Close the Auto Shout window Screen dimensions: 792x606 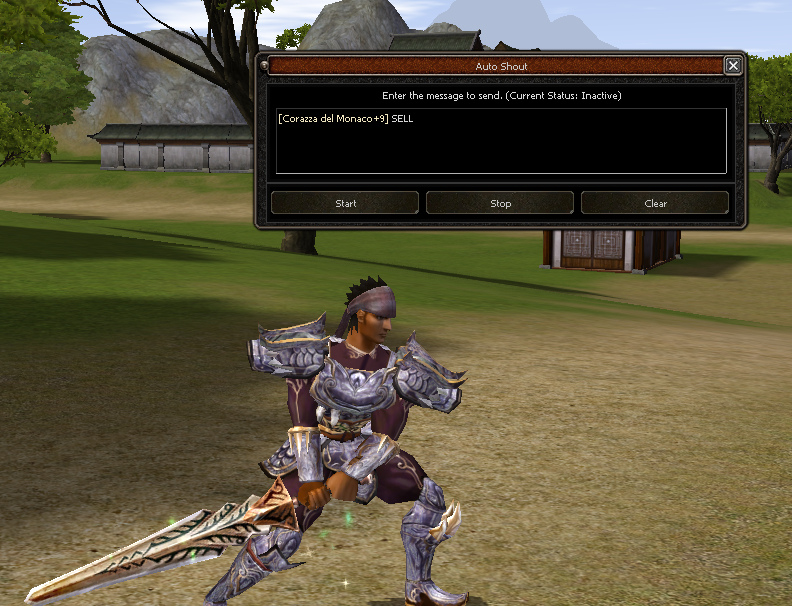point(733,66)
